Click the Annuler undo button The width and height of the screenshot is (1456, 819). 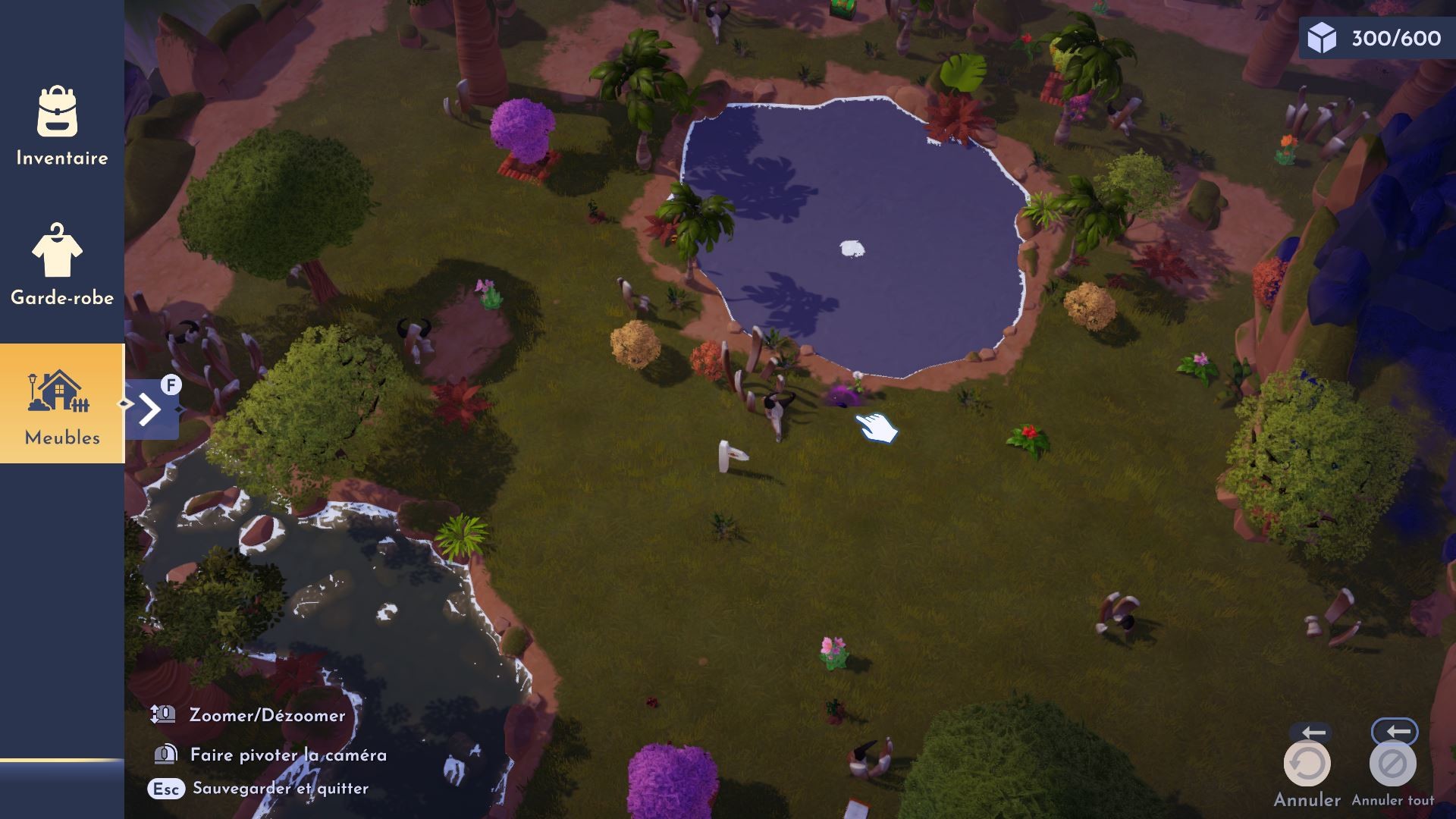click(x=1307, y=764)
